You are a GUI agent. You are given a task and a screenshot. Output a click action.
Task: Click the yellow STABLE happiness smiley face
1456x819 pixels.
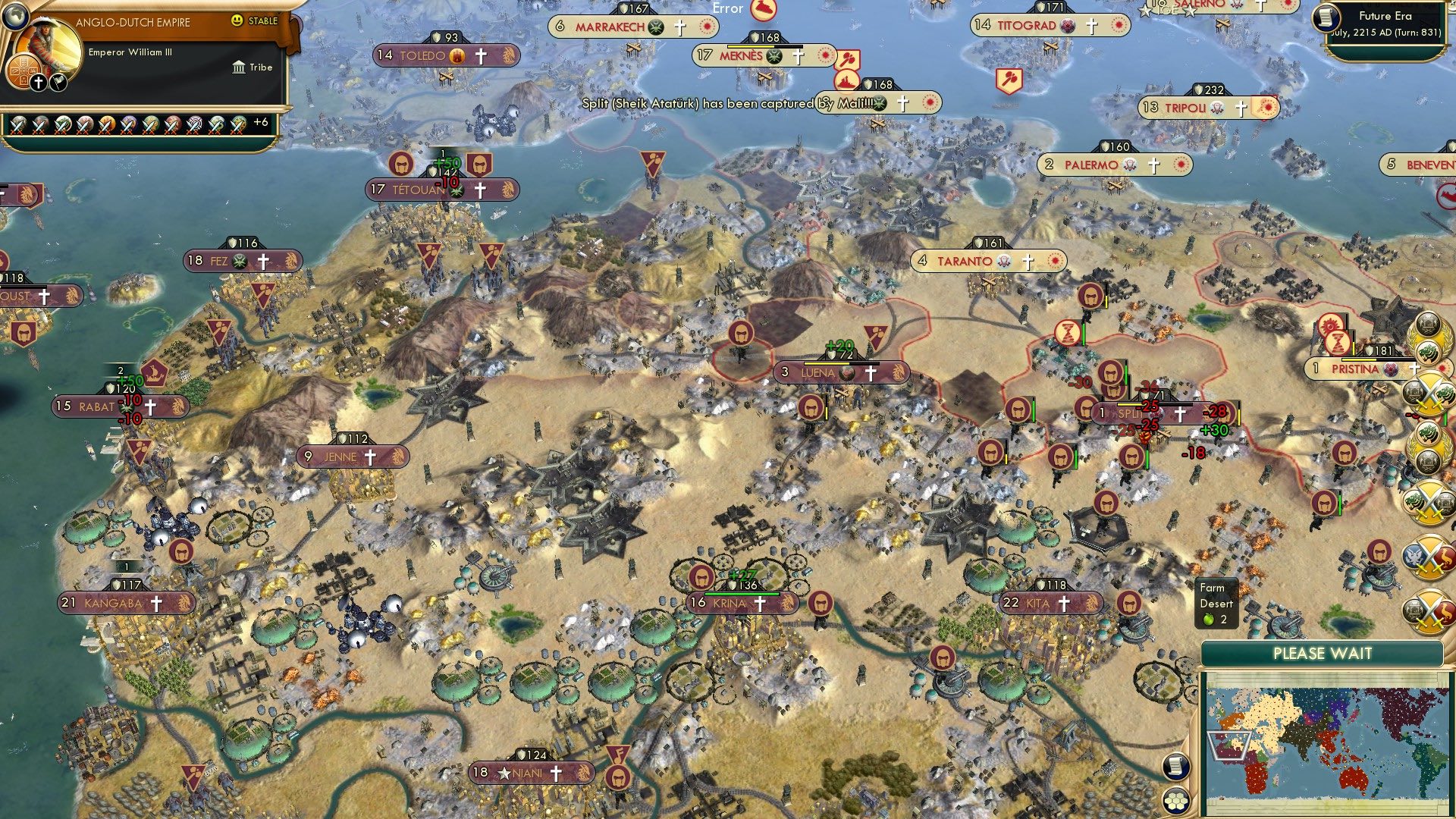tap(237, 20)
